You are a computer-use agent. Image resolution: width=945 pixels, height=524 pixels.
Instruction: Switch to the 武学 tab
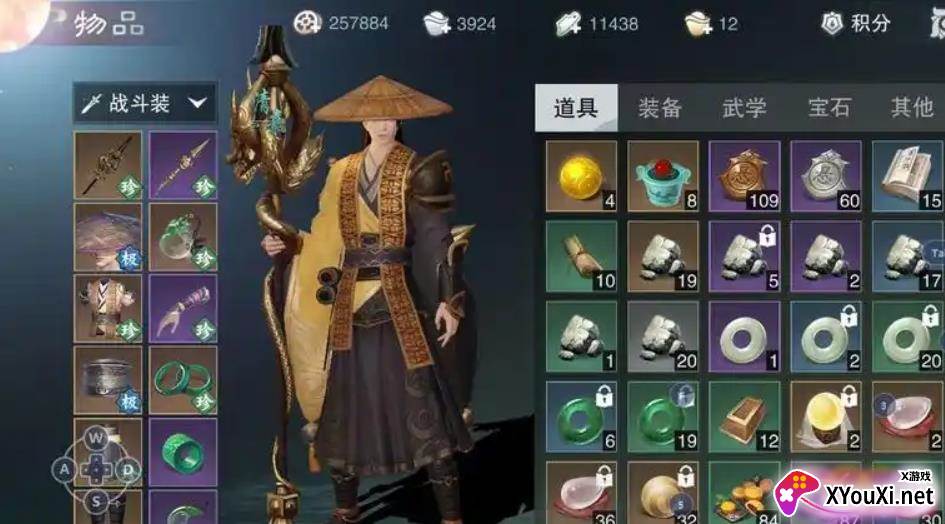tap(744, 108)
